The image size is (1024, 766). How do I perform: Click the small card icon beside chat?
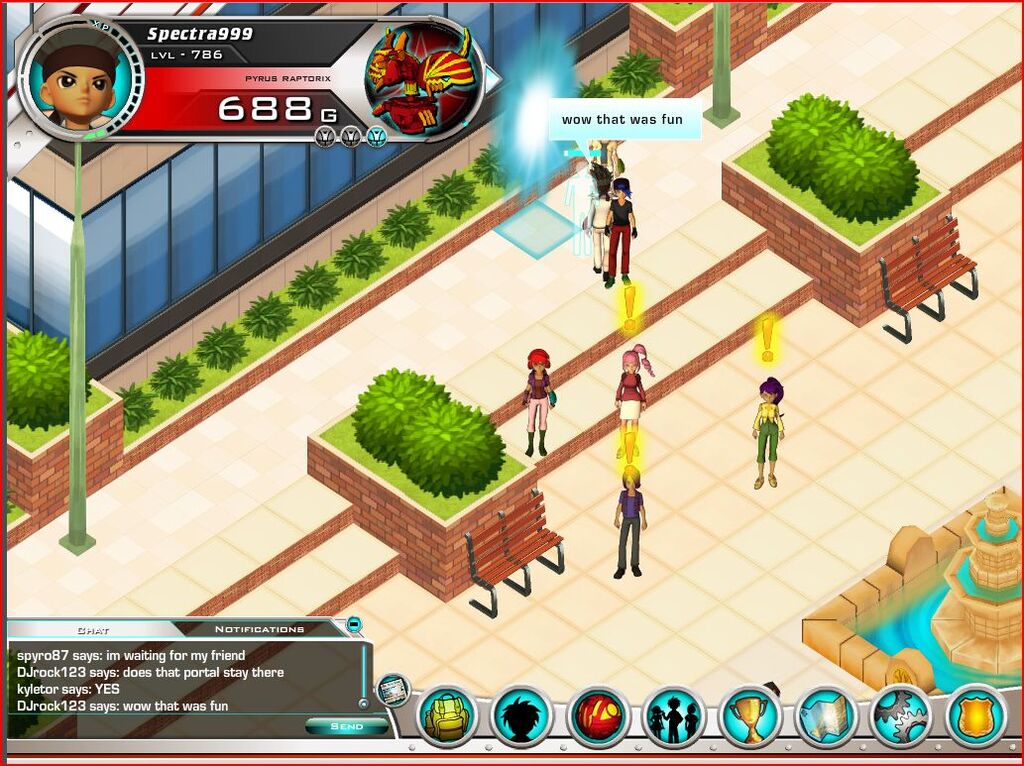pos(393,689)
